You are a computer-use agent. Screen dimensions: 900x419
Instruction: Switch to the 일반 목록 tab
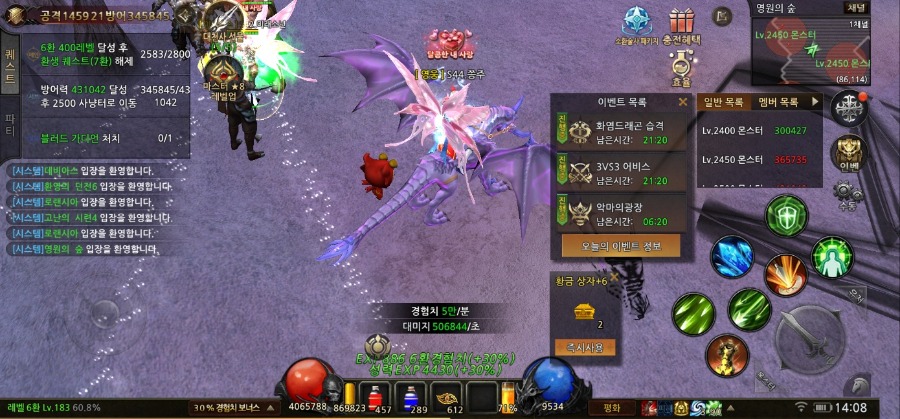724,102
